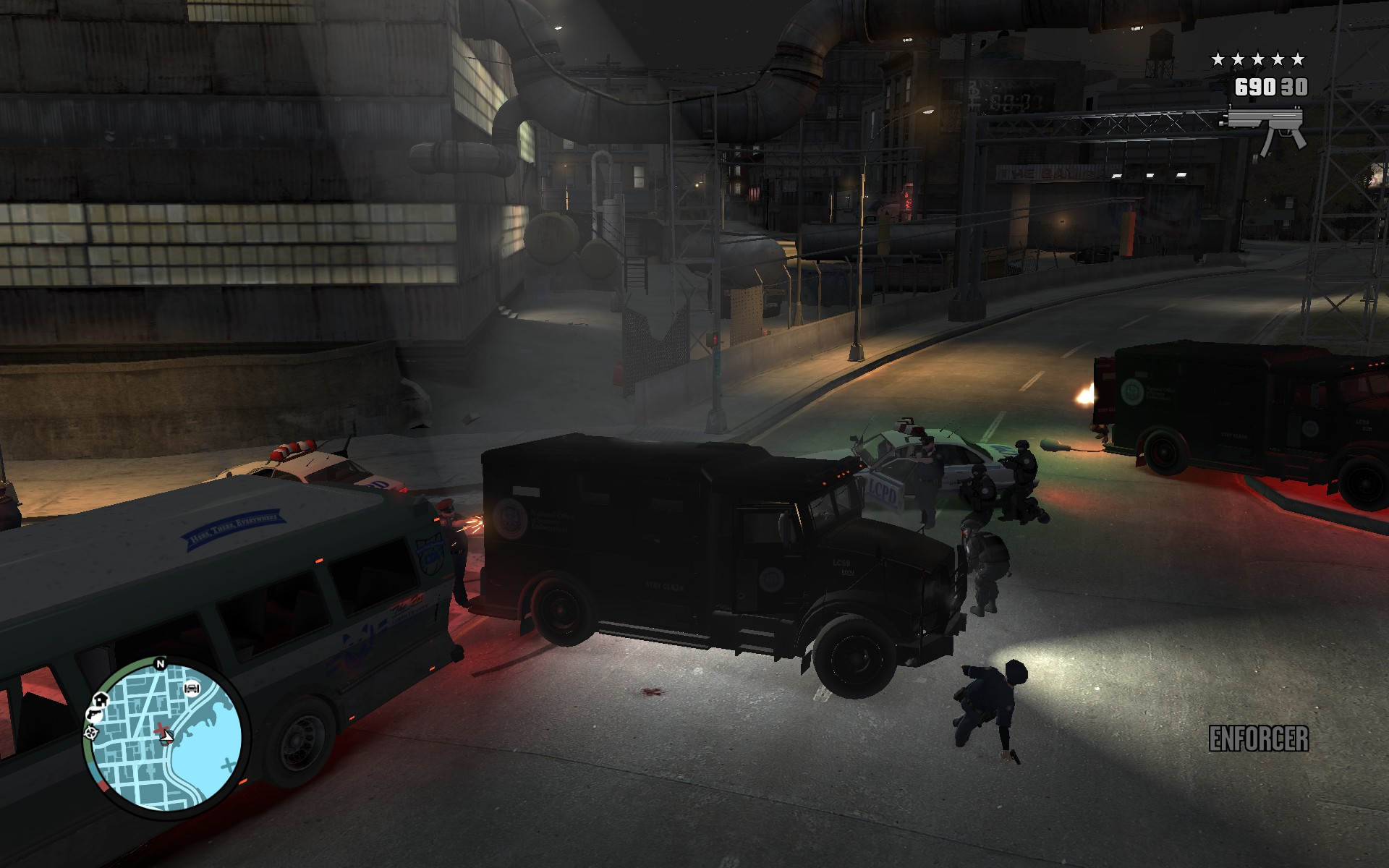Click the north compass marker on minimap
This screenshot has height=868, width=1389.
click(x=160, y=663)
